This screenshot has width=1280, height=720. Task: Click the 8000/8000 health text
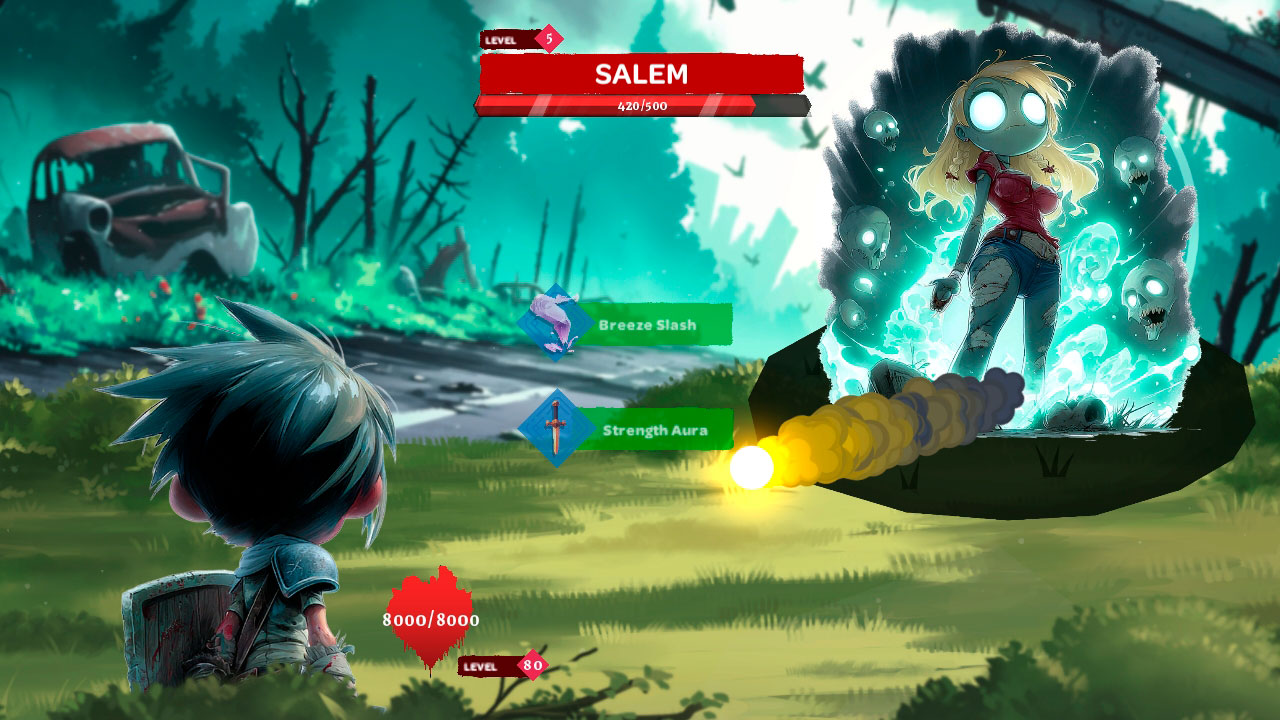pos(429,619)
